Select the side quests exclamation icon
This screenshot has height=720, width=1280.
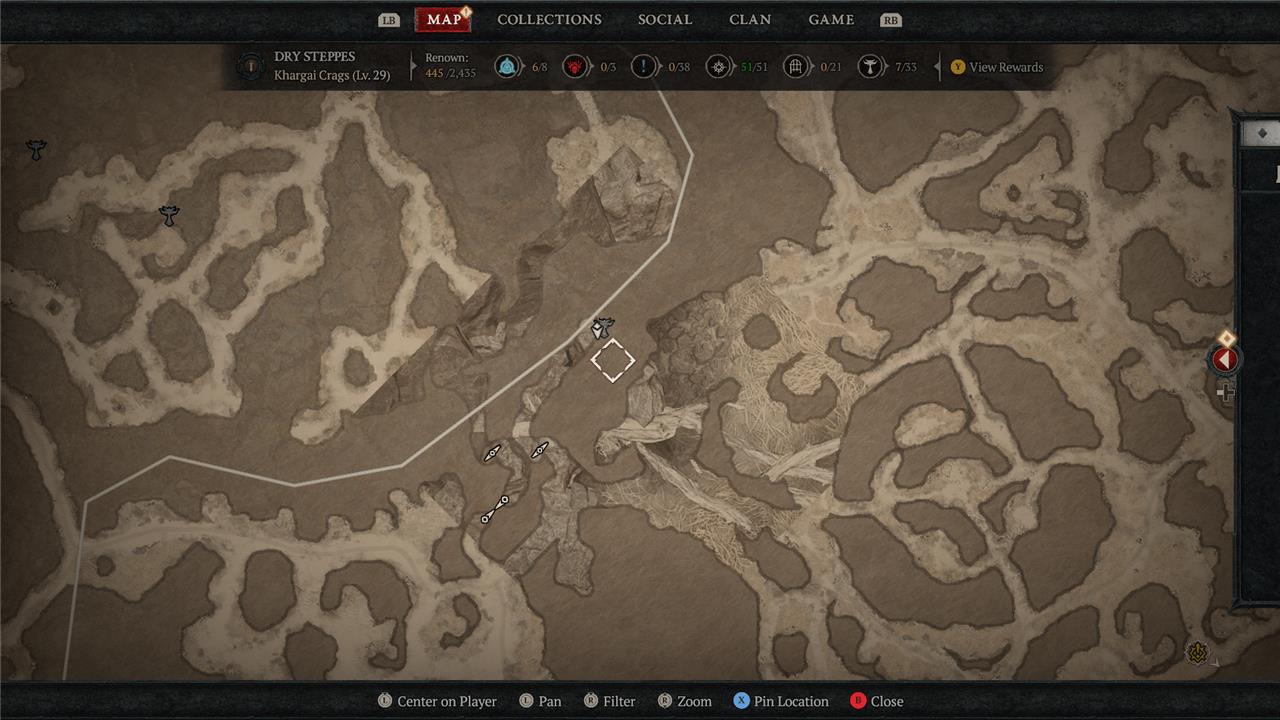point(644,67)
